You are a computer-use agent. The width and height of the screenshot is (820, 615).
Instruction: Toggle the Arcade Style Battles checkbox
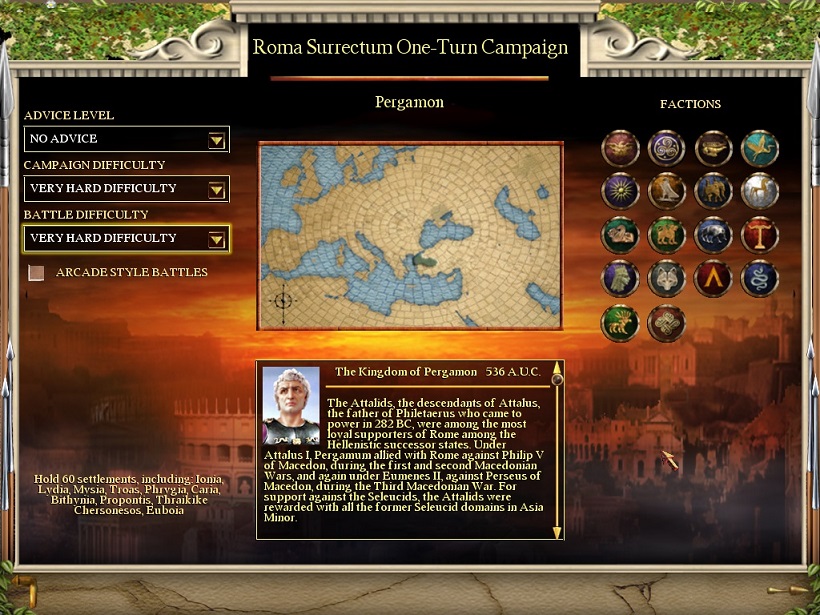(37, 273)
